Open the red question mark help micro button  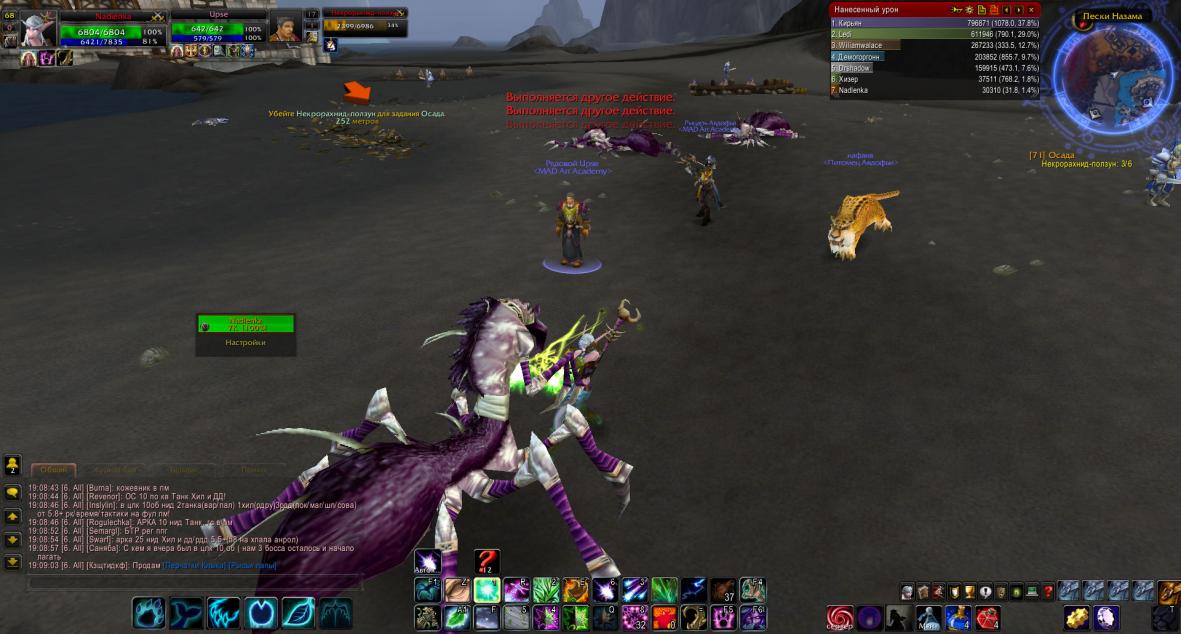pos(1048,591)
